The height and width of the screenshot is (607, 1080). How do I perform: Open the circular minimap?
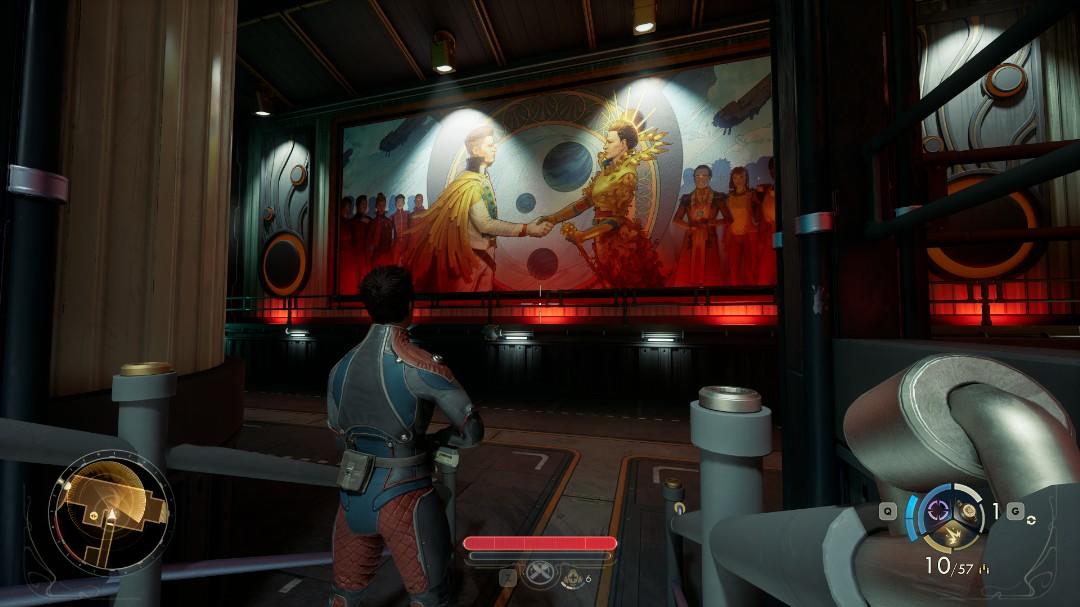(110, 515)
